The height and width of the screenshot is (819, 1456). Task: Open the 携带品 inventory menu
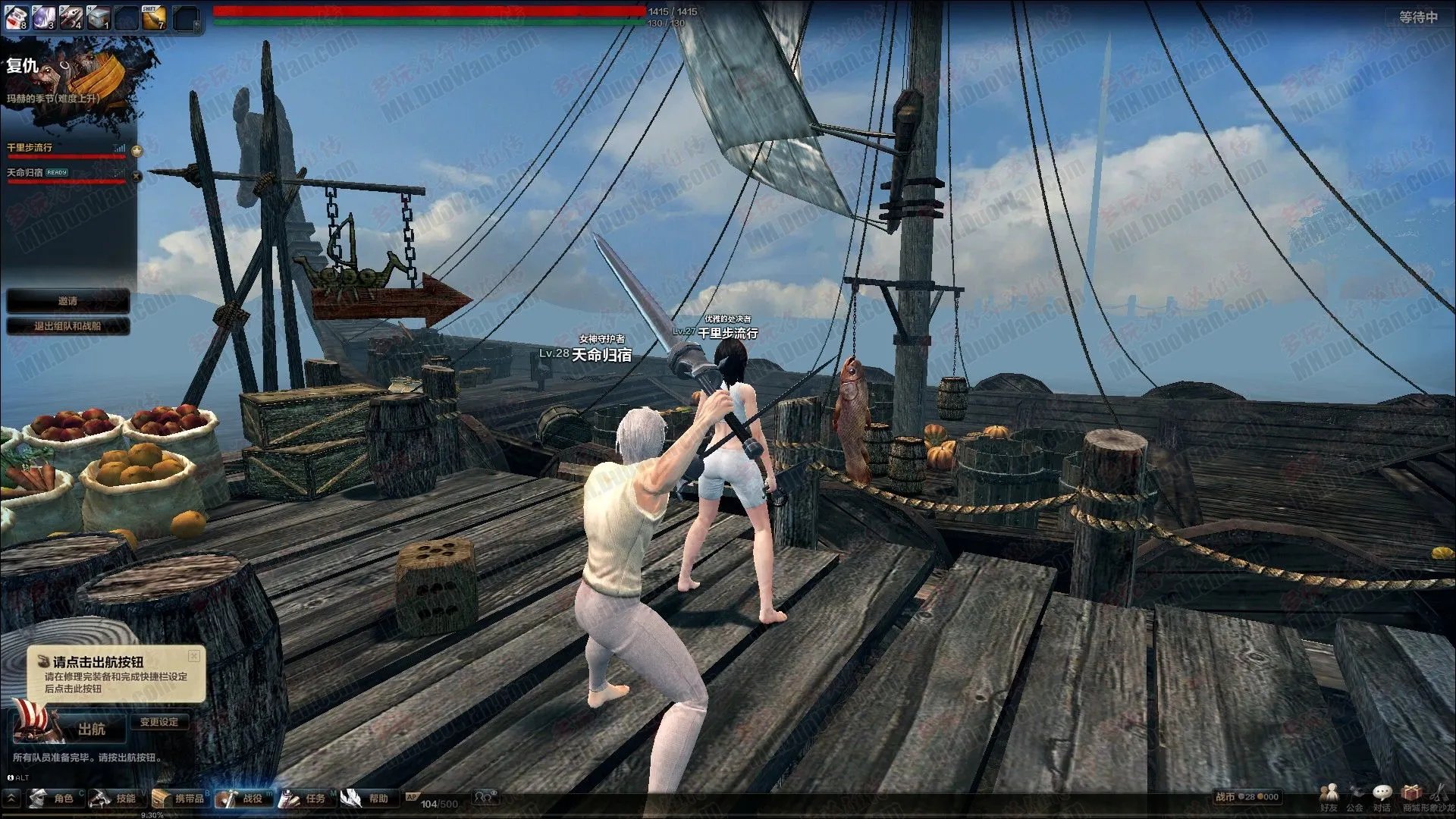pos(179,799)
